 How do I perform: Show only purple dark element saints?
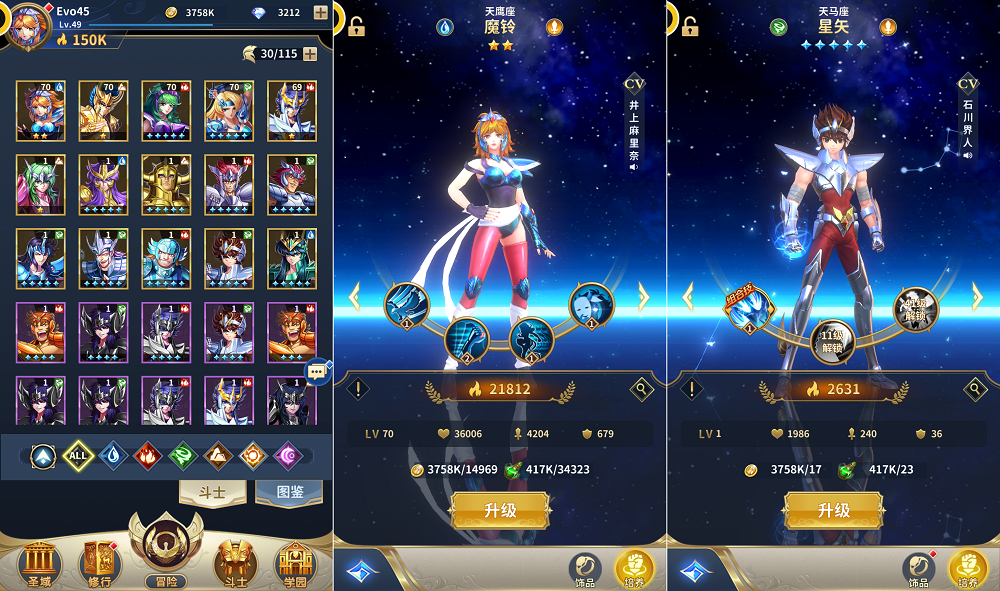coord(288,456)
